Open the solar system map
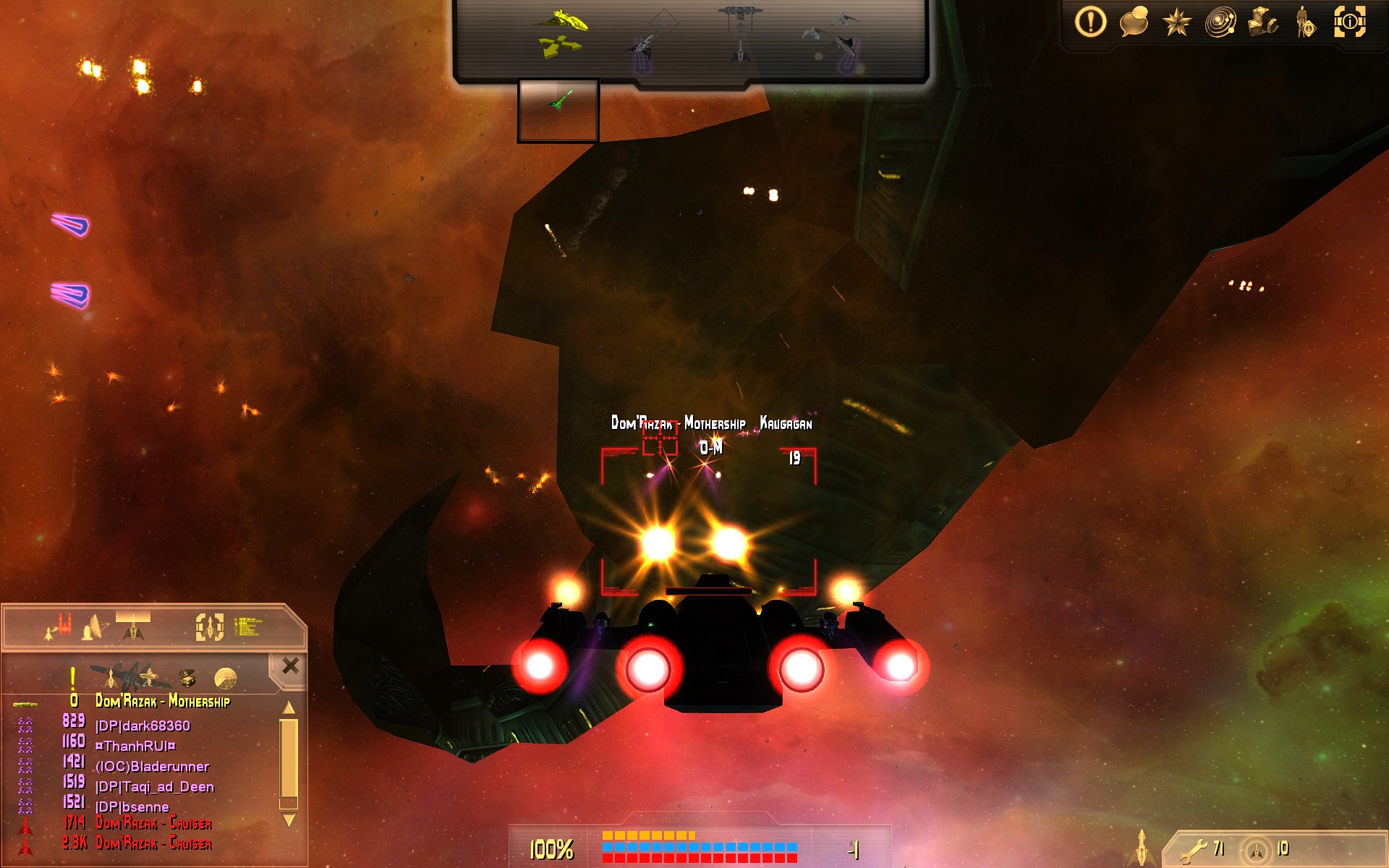This screenshot has width=1389, height=868. (x=1220, y=22)
